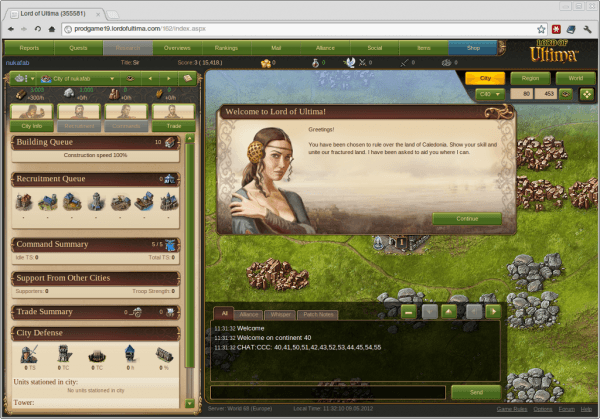The image size is (600, 419).
Task: Send the chat message
Action: [474, 393]
